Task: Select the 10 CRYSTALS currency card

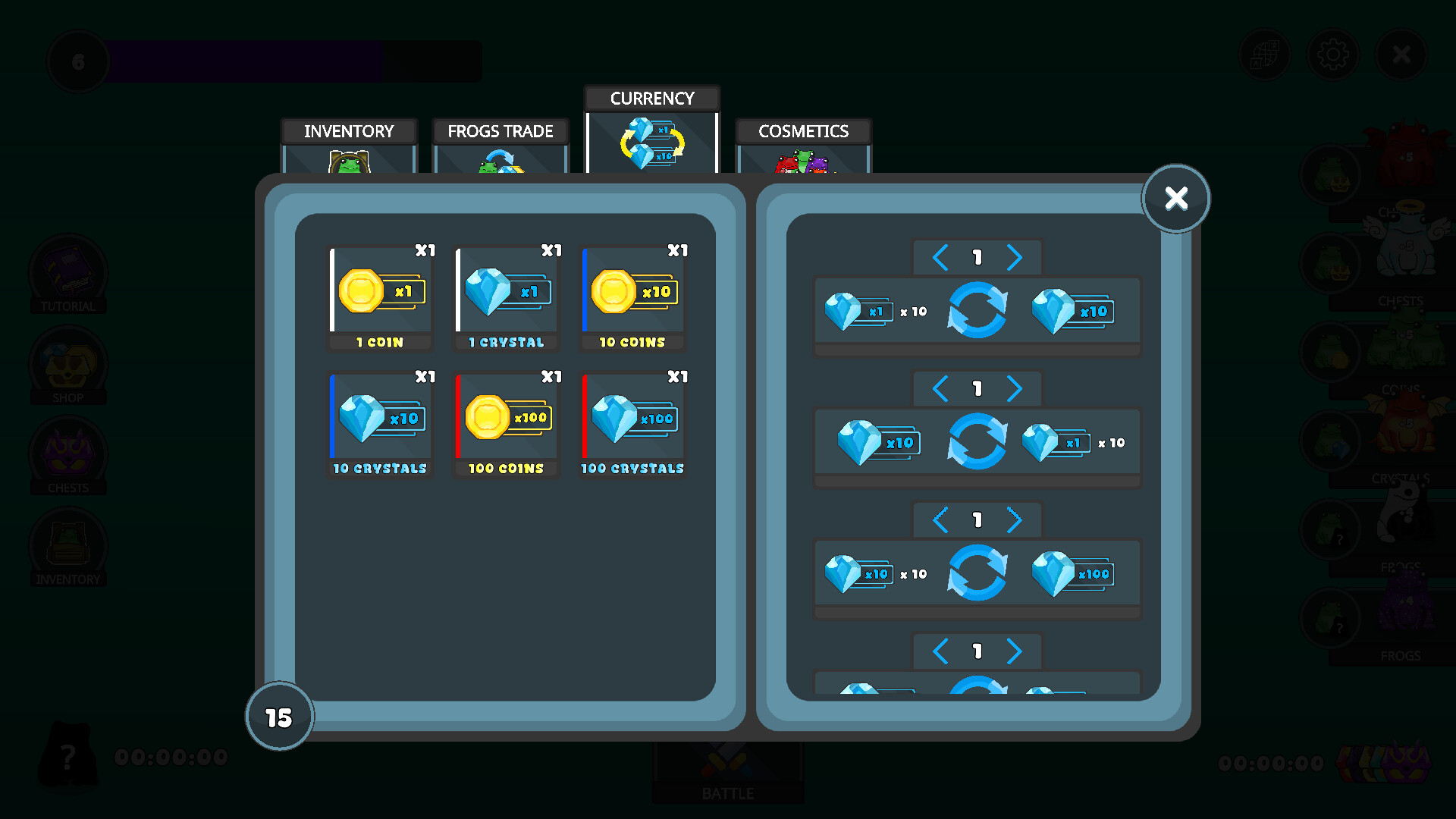Action: pyautogui.click(x=379, y=422)
